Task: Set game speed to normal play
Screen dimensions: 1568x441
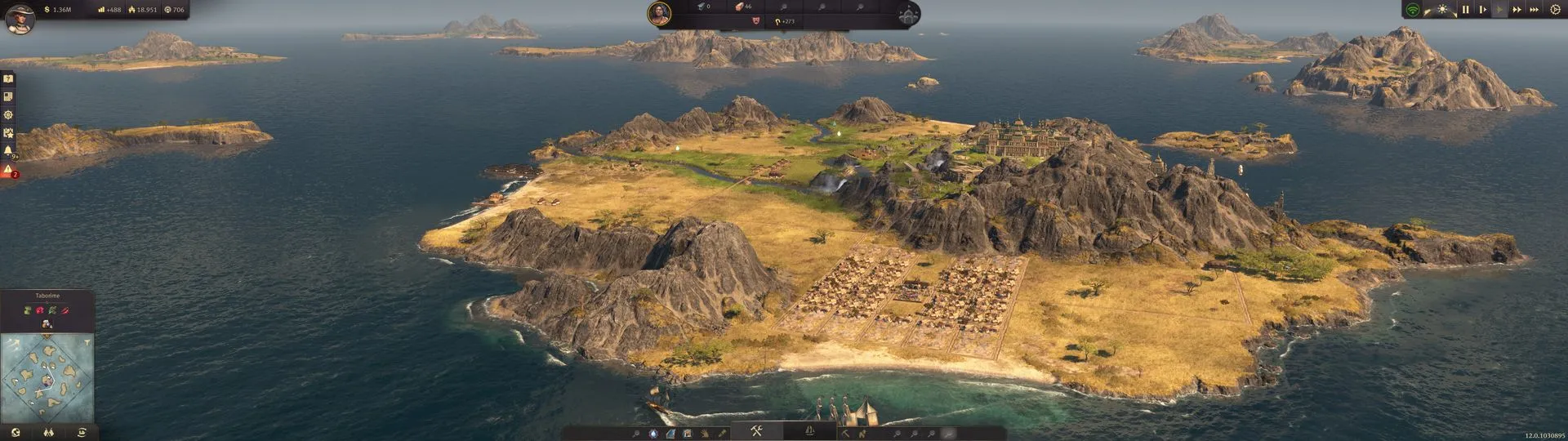Action: coord(1499,10)
